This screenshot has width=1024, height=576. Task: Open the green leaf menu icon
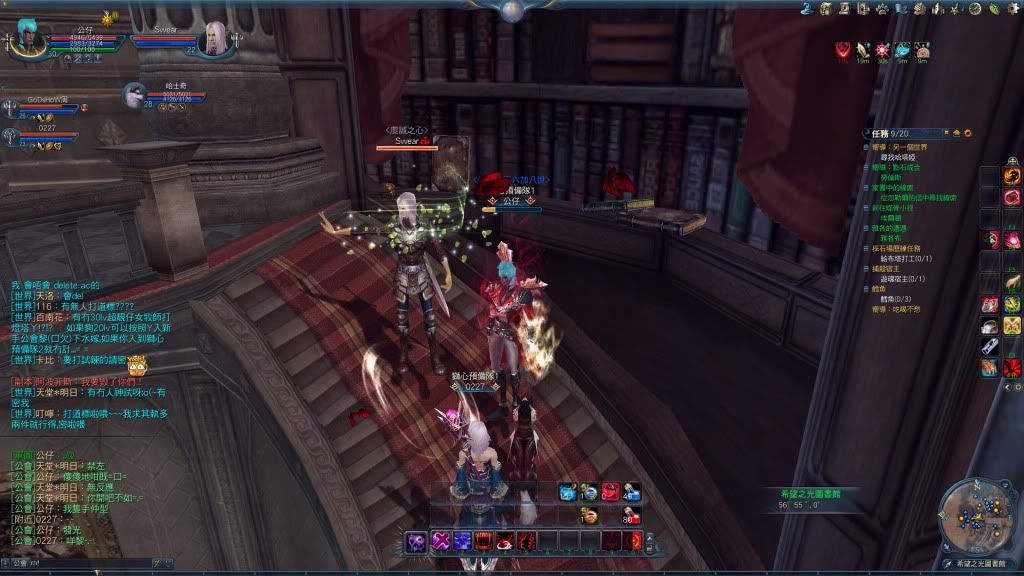(991, 8)
